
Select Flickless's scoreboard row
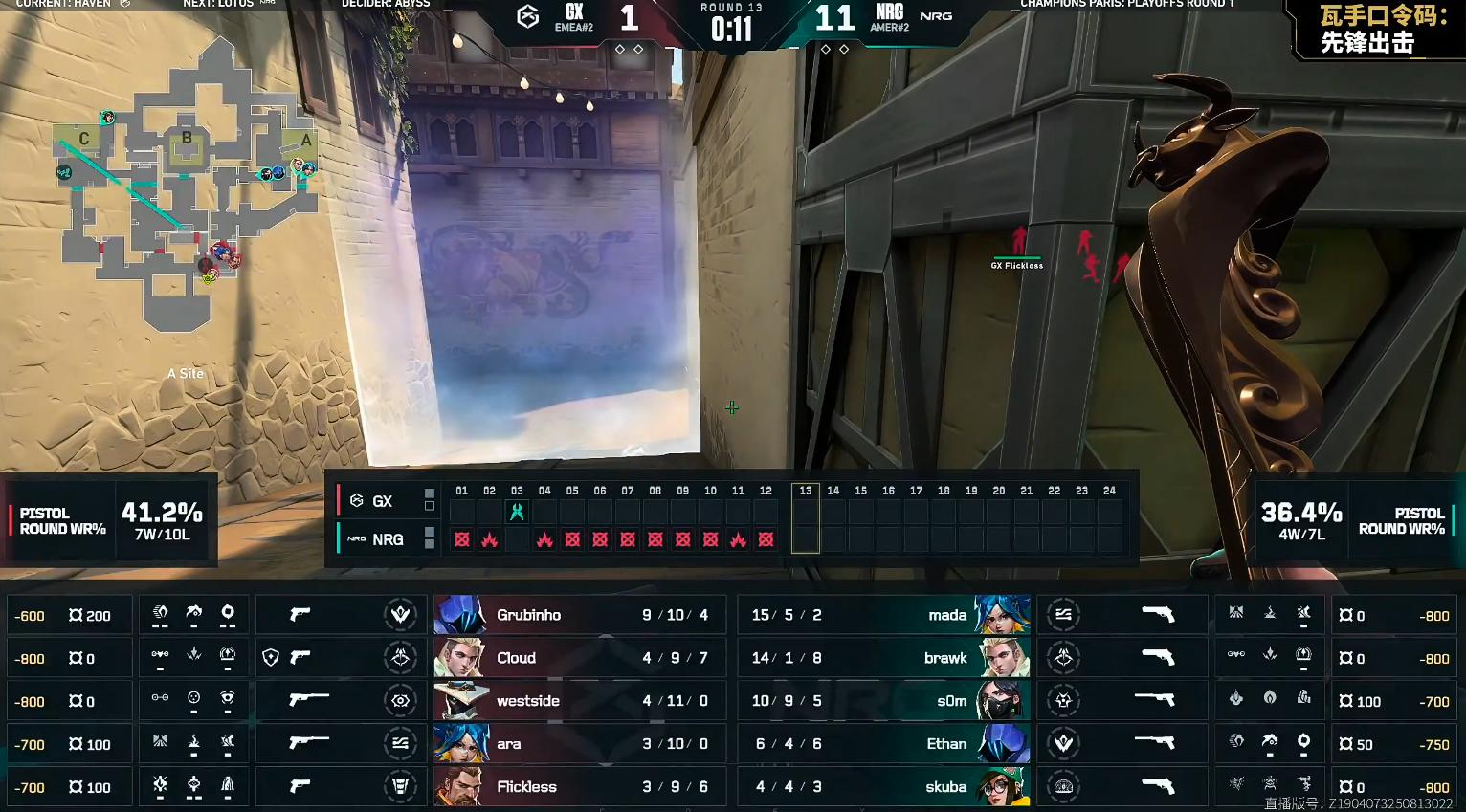click(x=579, y=787)
